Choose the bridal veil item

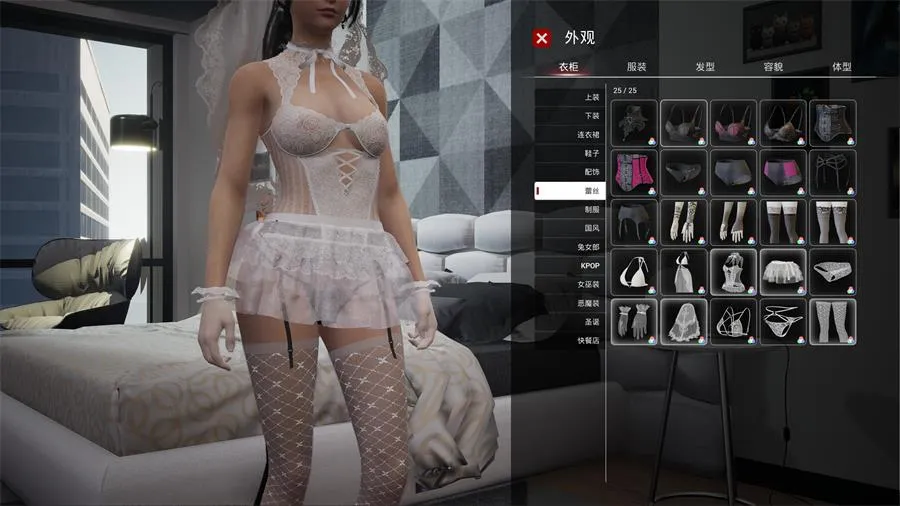coord(683,322)
